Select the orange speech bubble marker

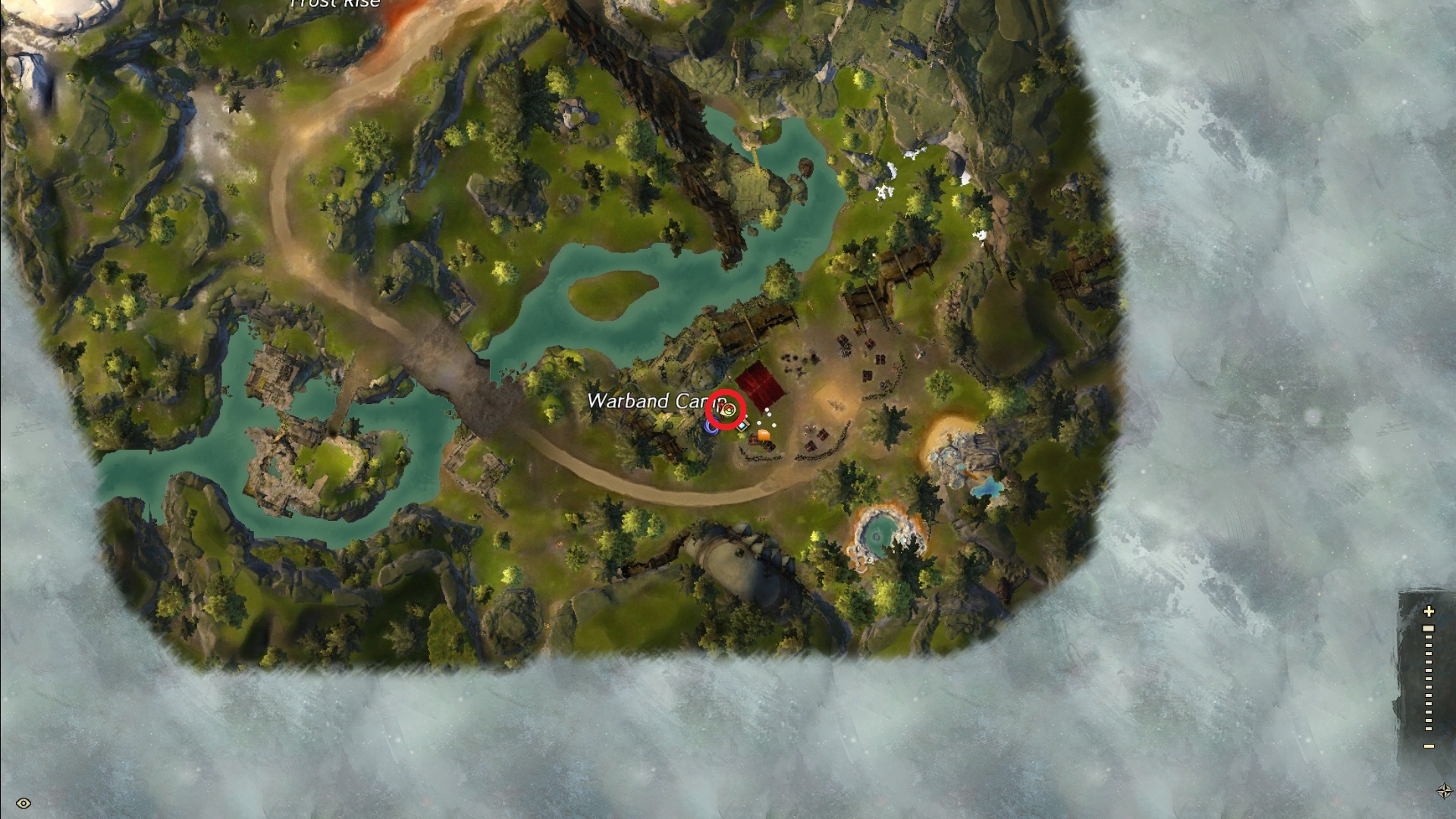(764, 435)
